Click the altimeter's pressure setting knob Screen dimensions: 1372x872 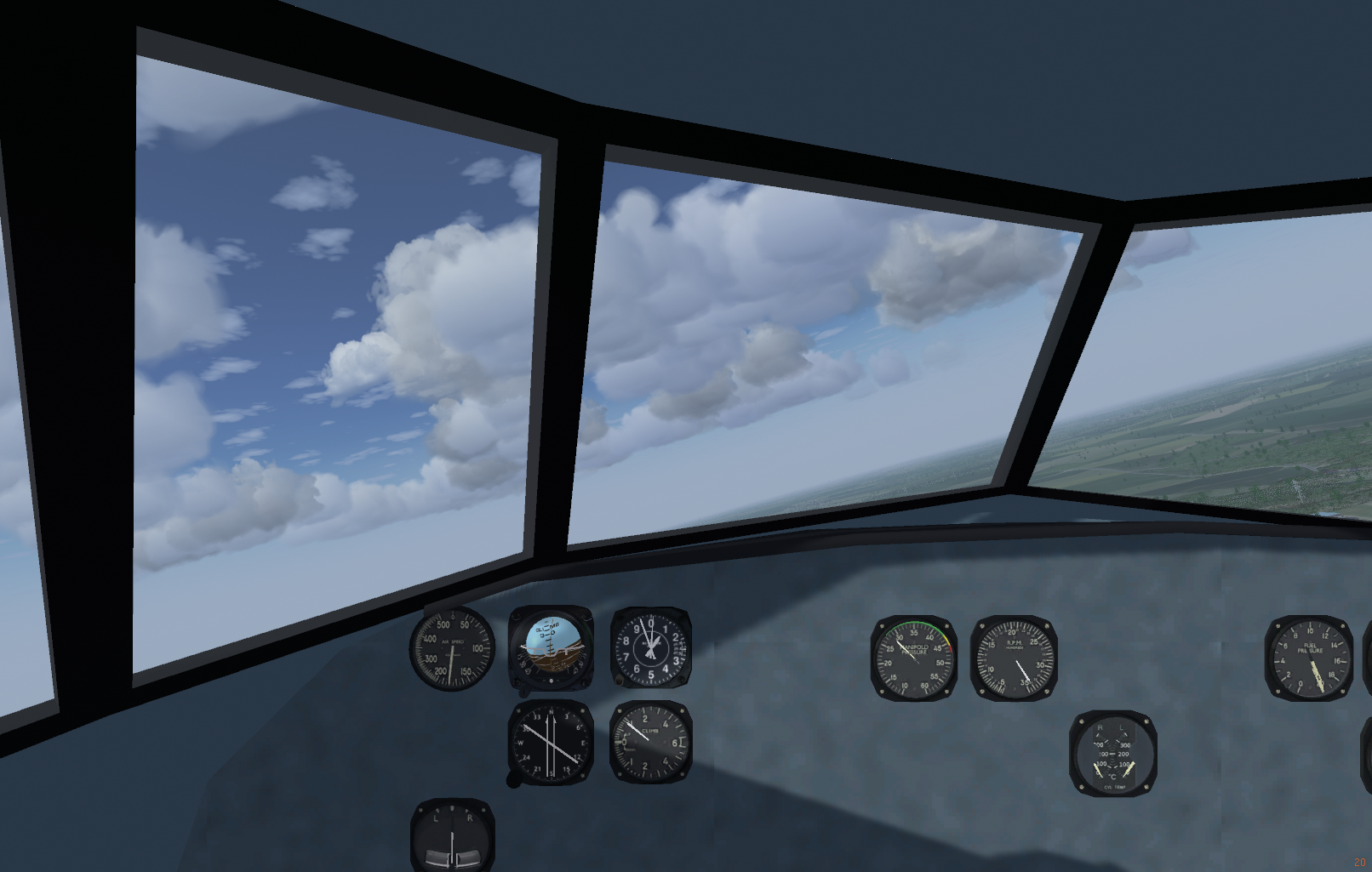point(618,681)
